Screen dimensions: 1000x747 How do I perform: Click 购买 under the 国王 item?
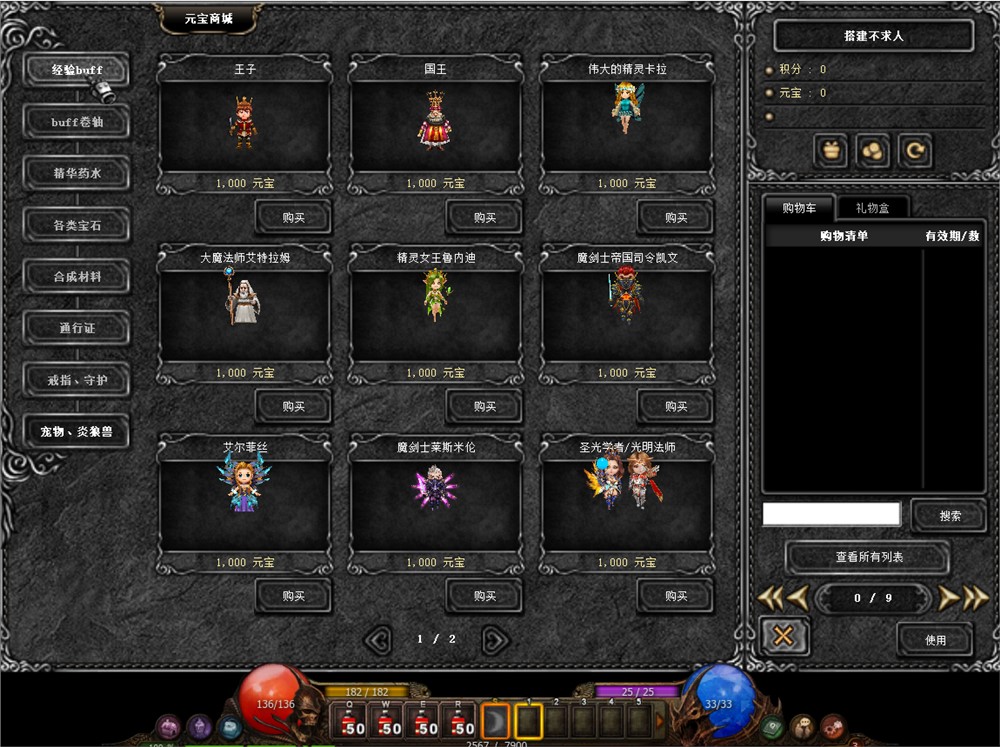pyautogui.click(x=484, y=217)
